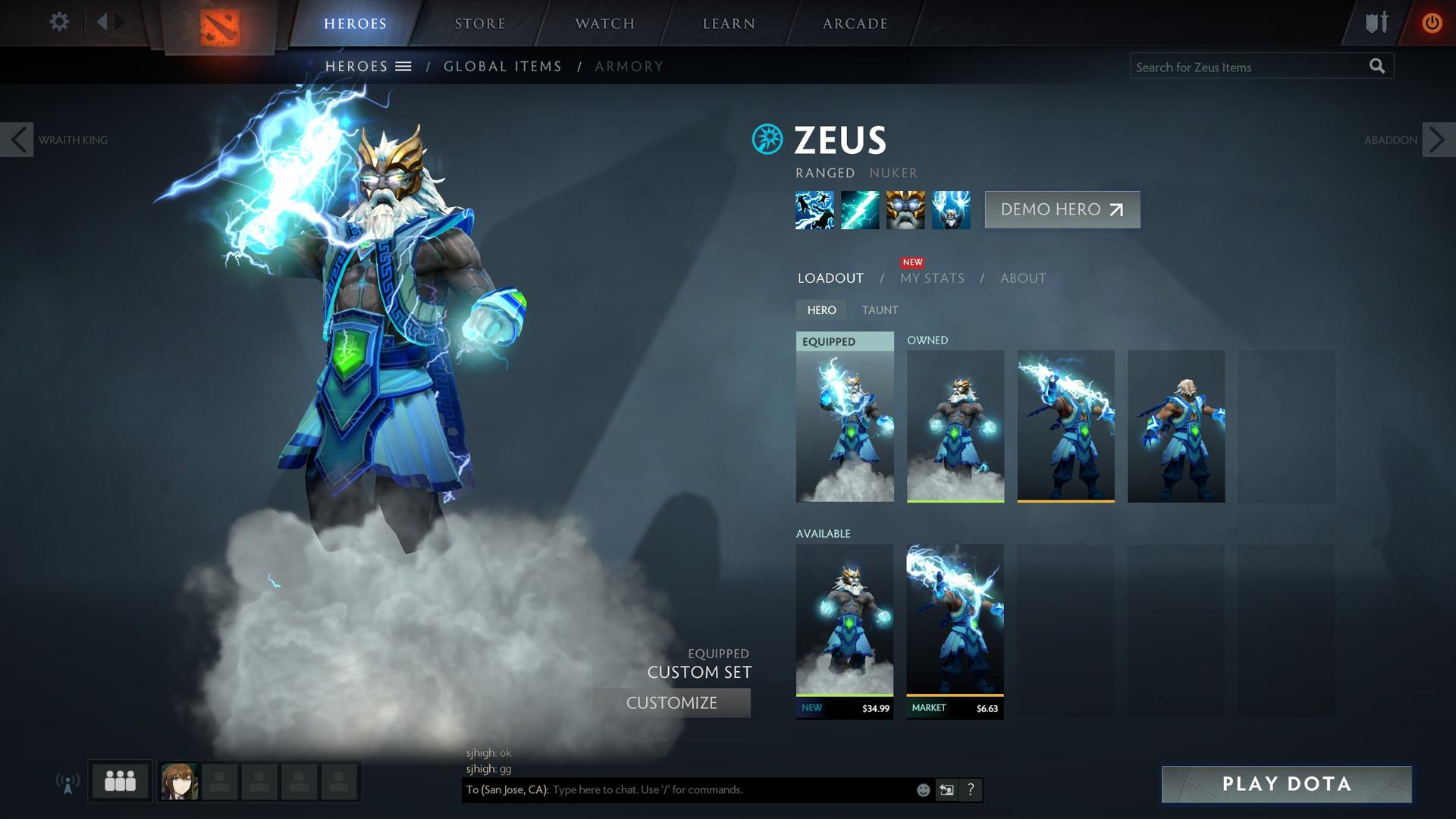Choose the $6.63 market Zeus item
Image resolution: width=1456 pixels, height=819 pixels.
tap(955, 629)
